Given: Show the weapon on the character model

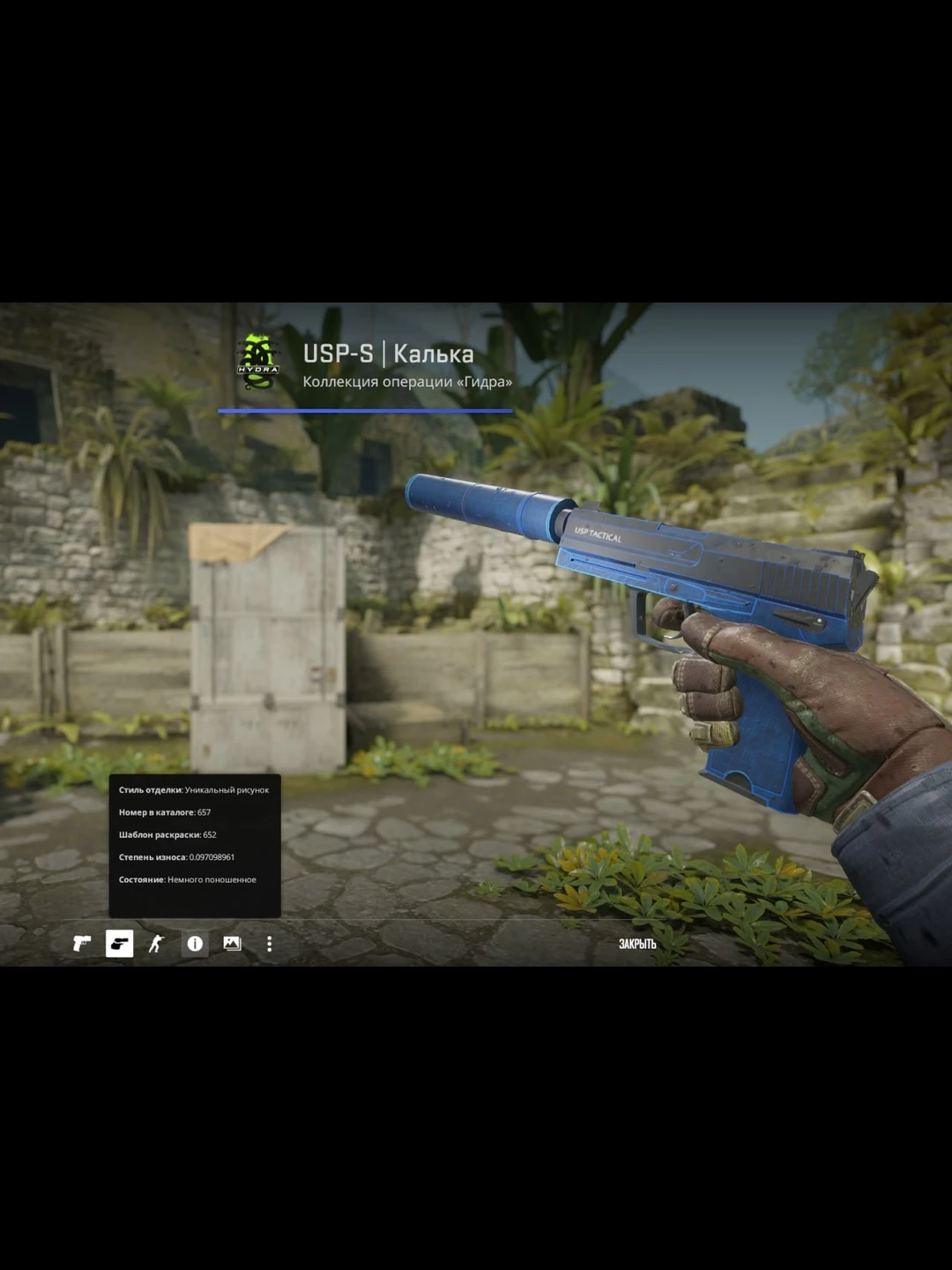Looking at the screenshot, I should pos(157,944).
